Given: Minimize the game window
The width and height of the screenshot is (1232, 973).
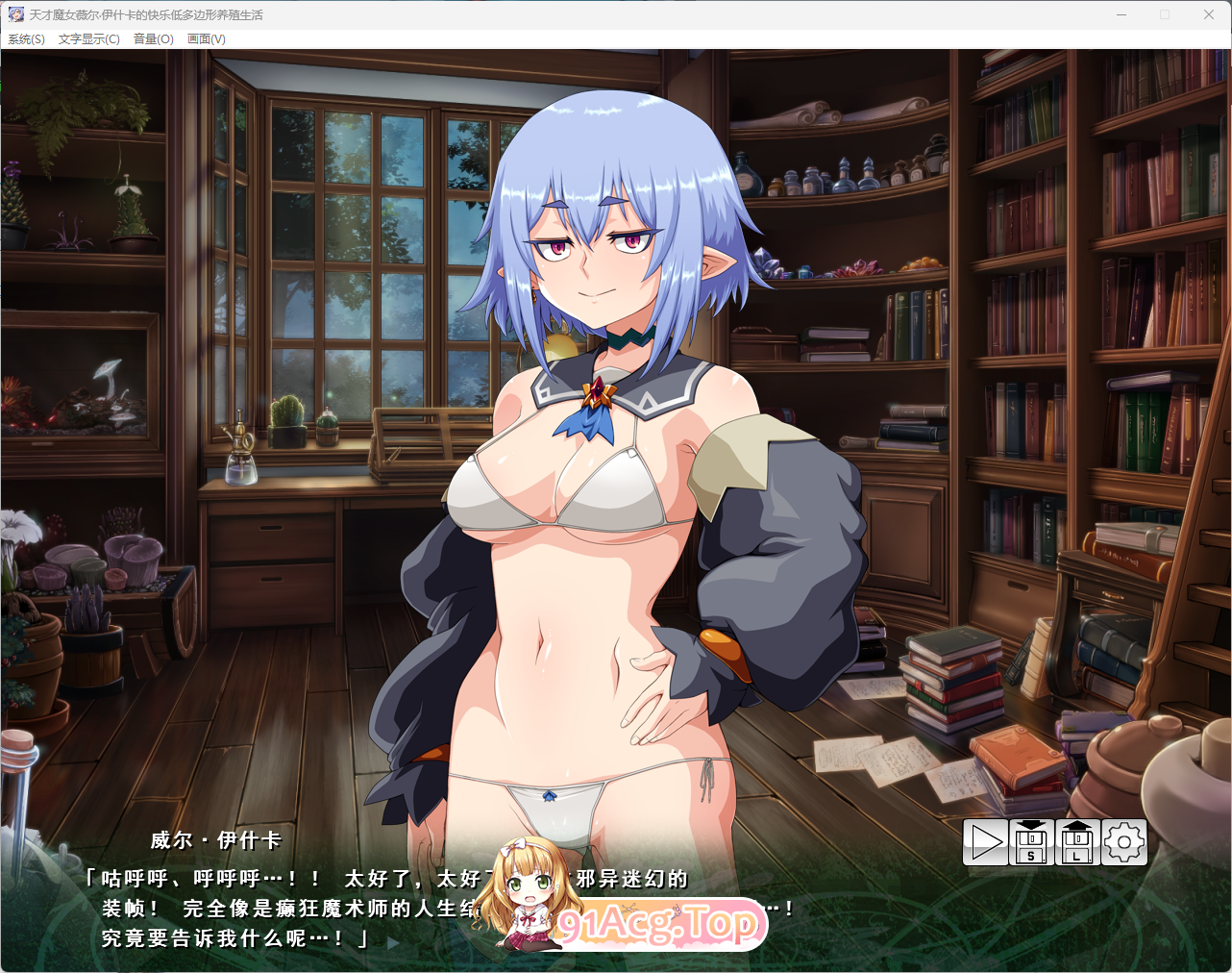Looking at the screenshot, I should pyautogui.click(x=1121, y=14).
